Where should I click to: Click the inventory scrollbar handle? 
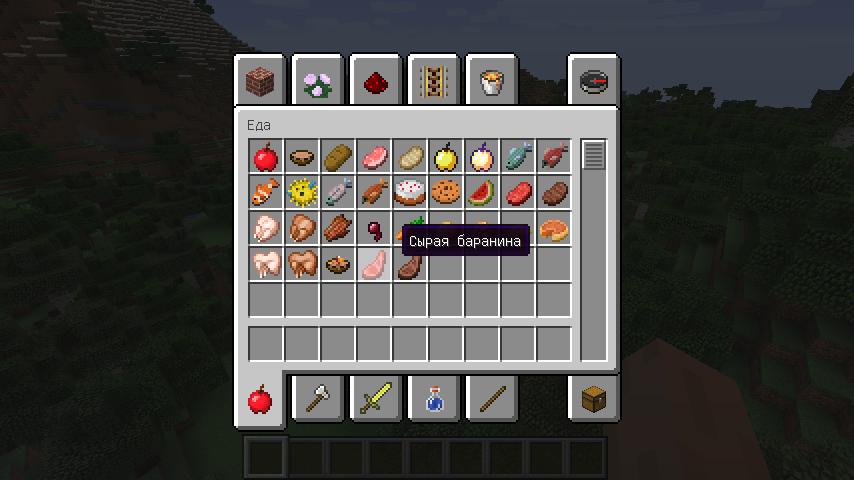coord(594,156)
